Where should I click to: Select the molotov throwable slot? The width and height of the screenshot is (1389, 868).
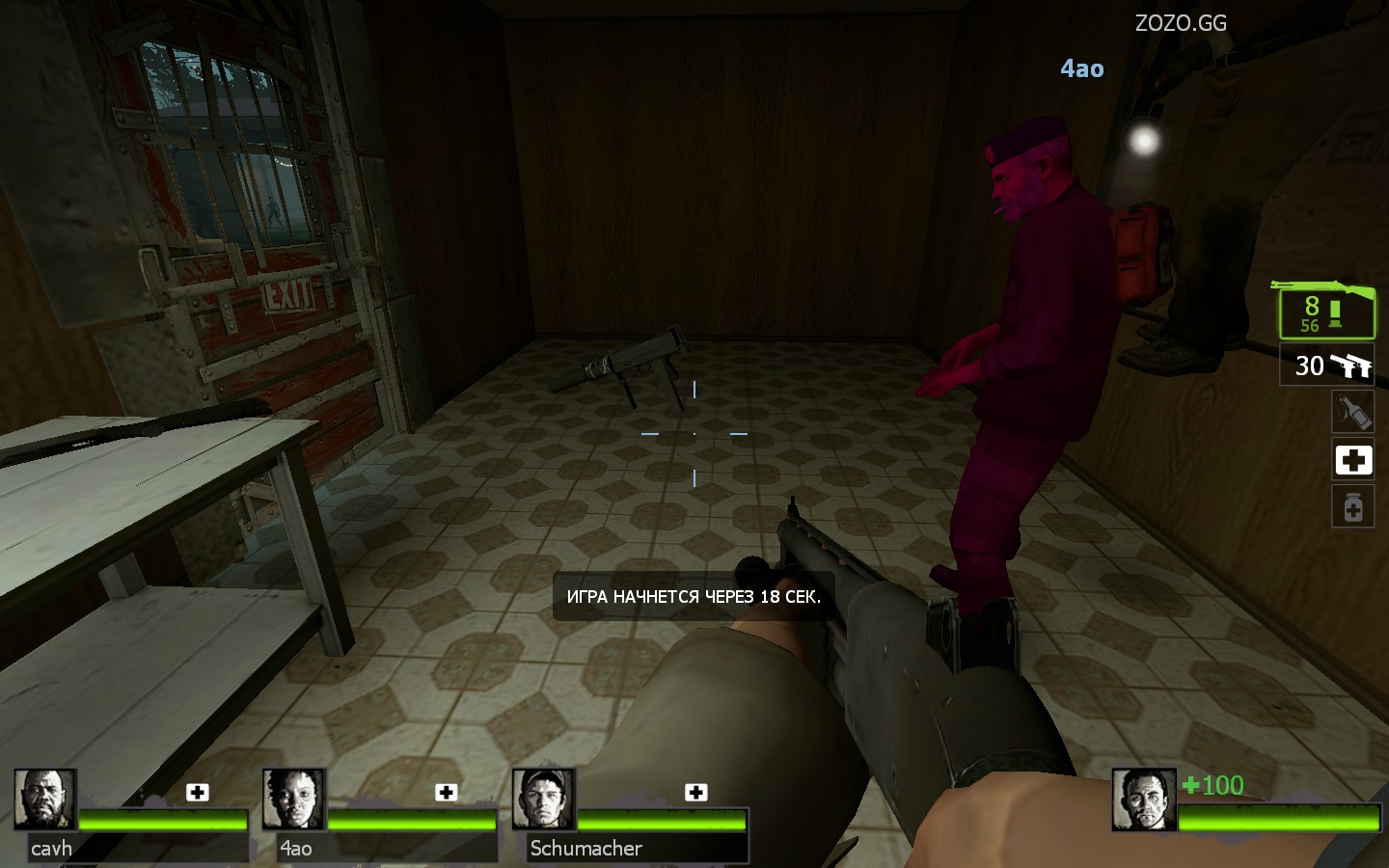(x=1352, y=413)
